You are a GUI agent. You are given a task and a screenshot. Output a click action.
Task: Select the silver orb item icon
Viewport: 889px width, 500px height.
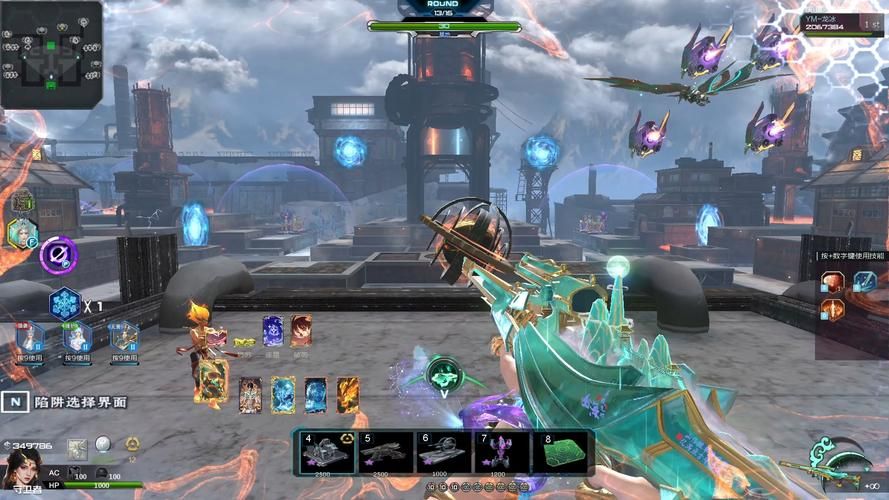(x=102, y=446)
